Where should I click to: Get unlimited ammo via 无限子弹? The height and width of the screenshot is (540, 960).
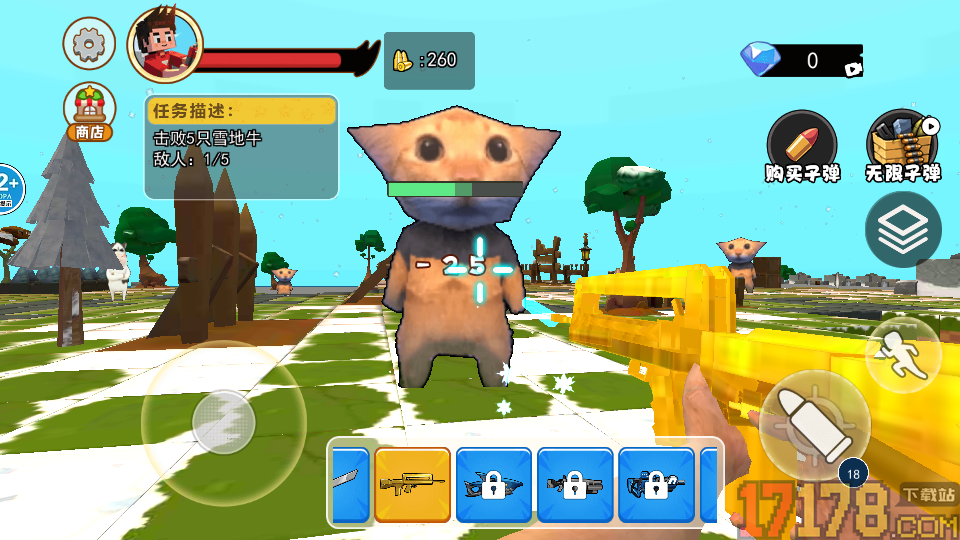903,147
